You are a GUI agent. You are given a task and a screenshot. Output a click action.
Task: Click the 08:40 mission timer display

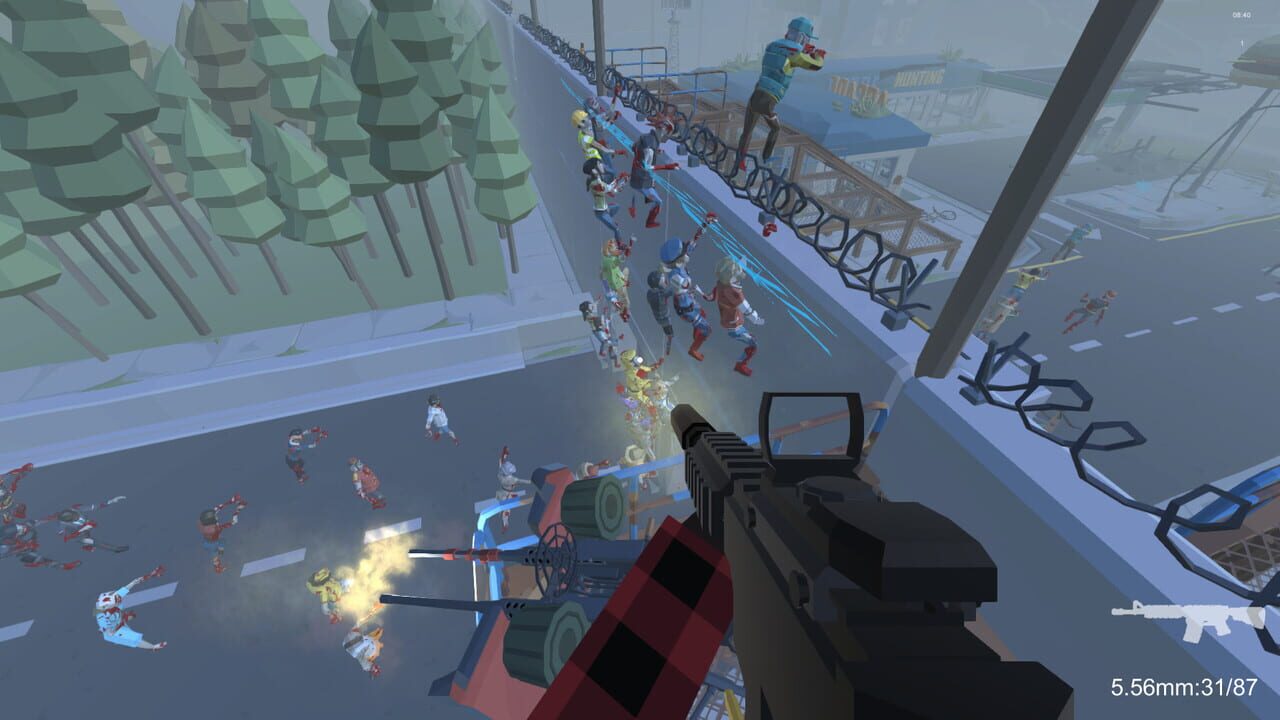pyautogui.click(x=1242, y=14)
